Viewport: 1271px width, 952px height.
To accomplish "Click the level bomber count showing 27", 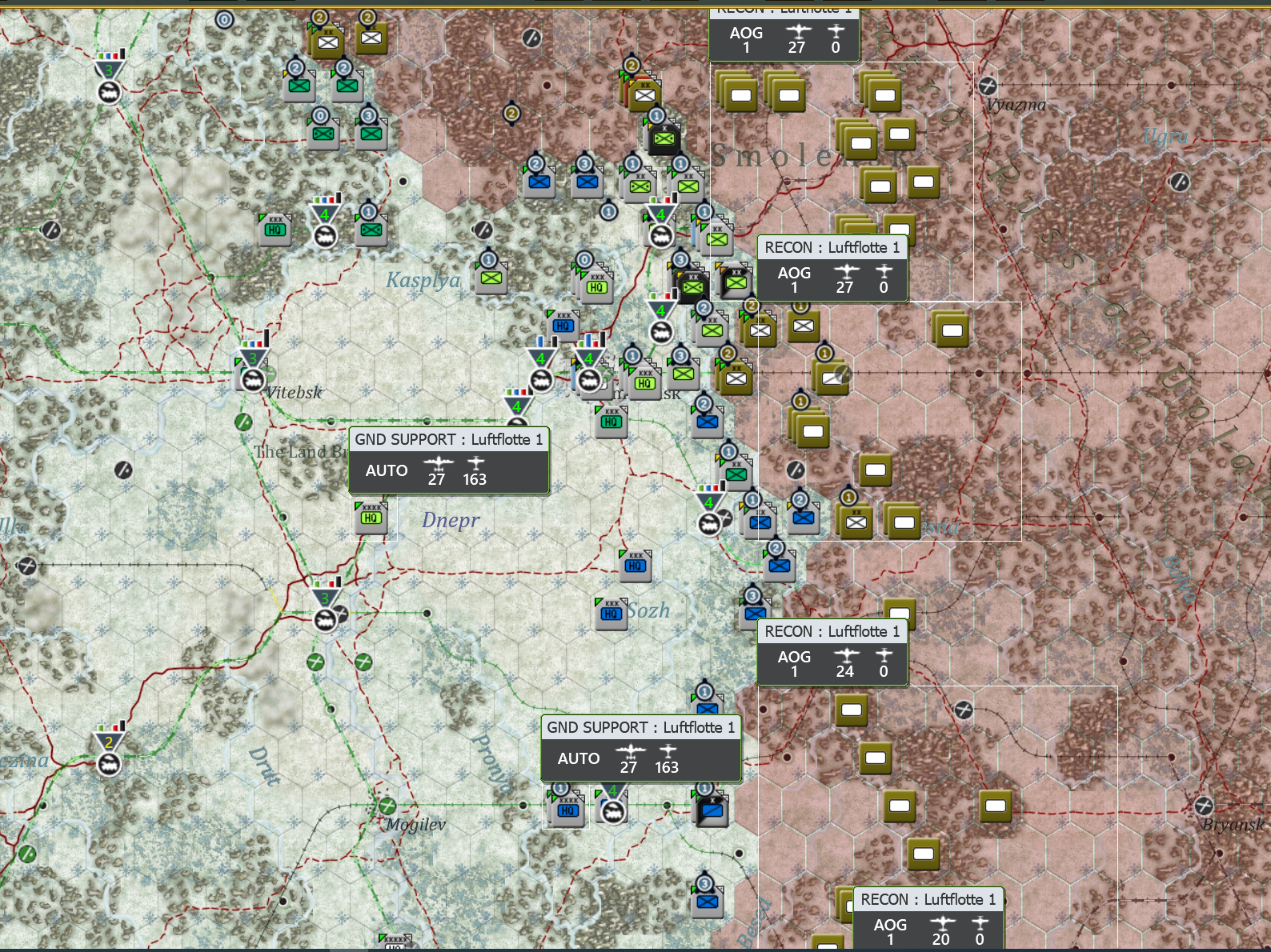I will (438, 478).
